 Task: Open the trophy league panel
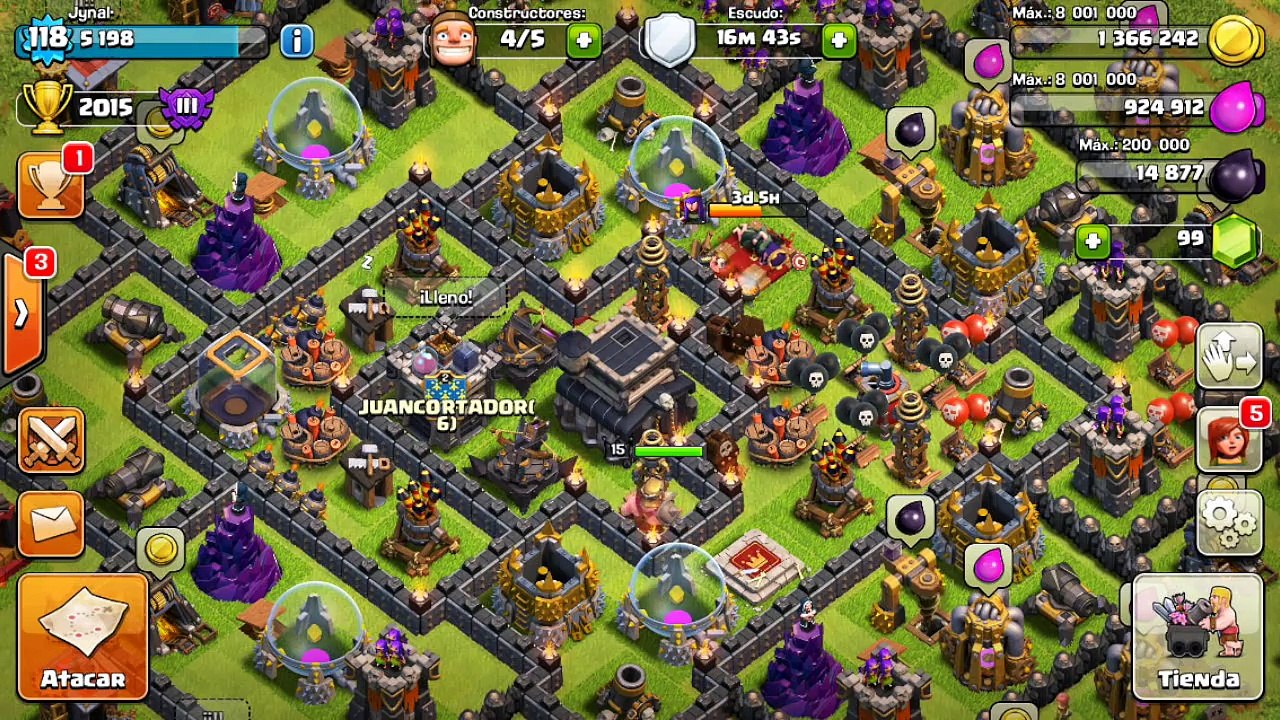[51, 185]
